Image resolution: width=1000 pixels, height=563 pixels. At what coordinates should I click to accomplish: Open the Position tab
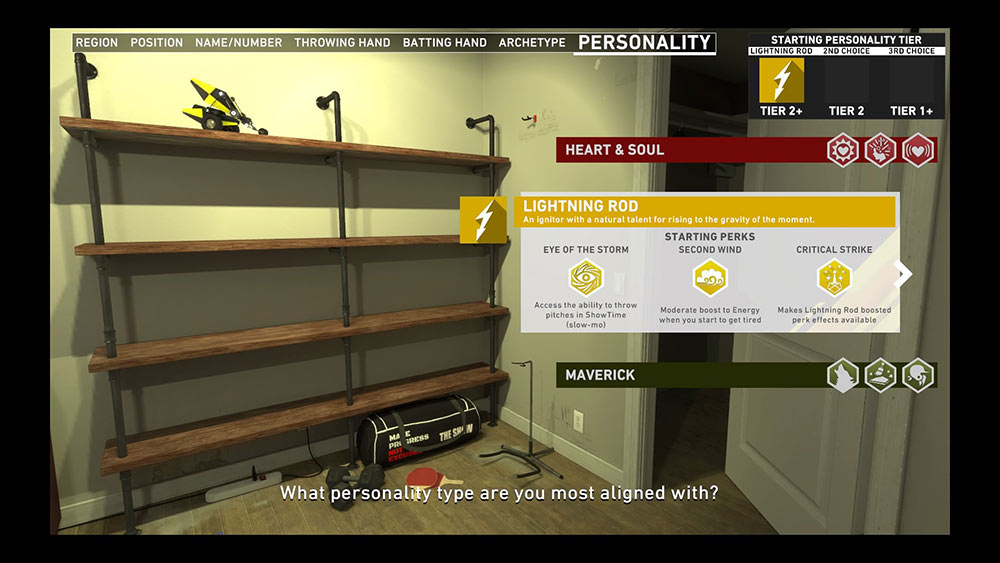tap(156, 43)
